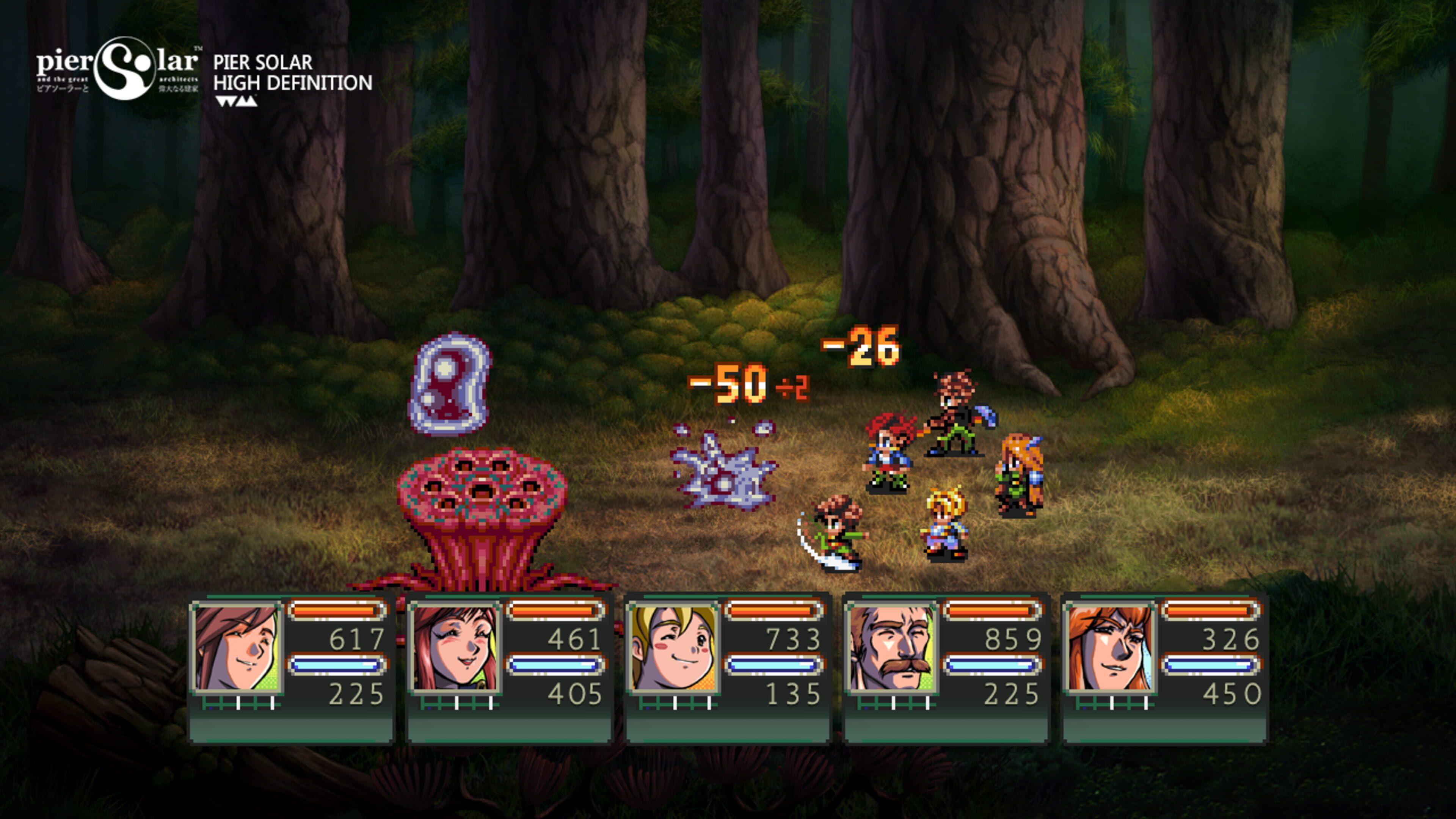Select the orange-haired woman's party portrait
Screen dimensions: 1456x819
pos(1110,647)
